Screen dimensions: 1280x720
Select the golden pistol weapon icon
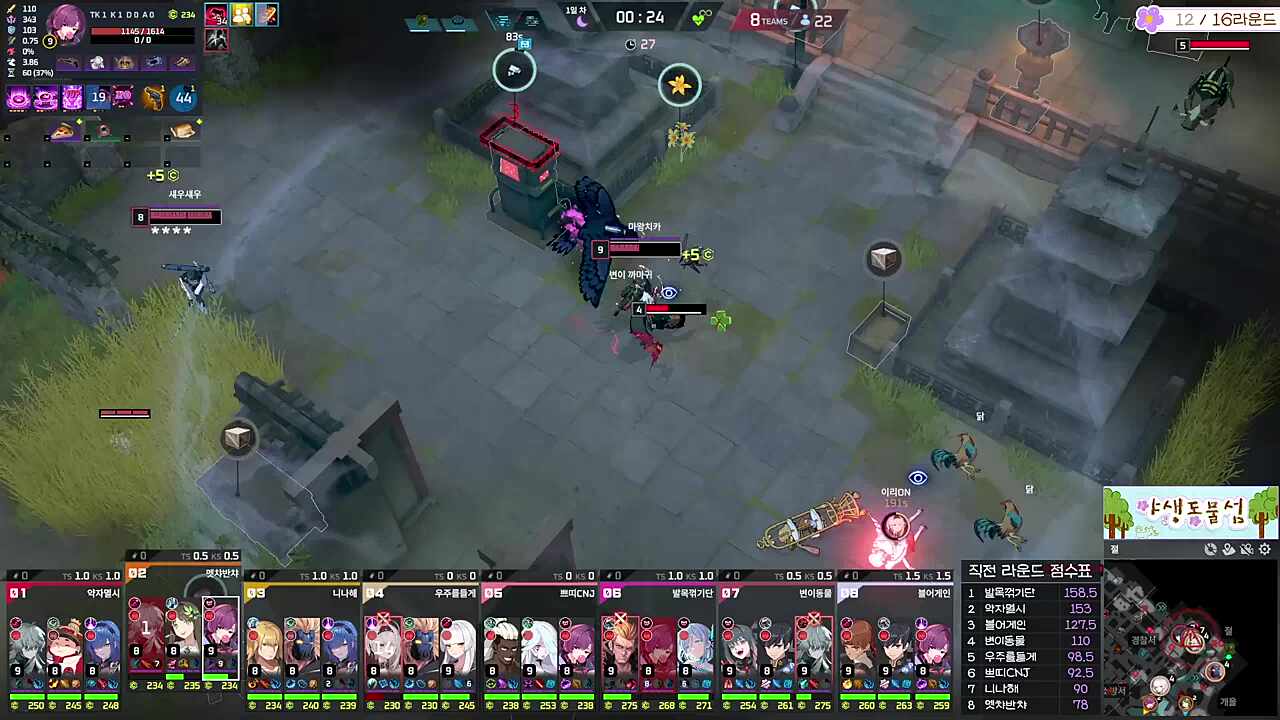coord(154,97)
